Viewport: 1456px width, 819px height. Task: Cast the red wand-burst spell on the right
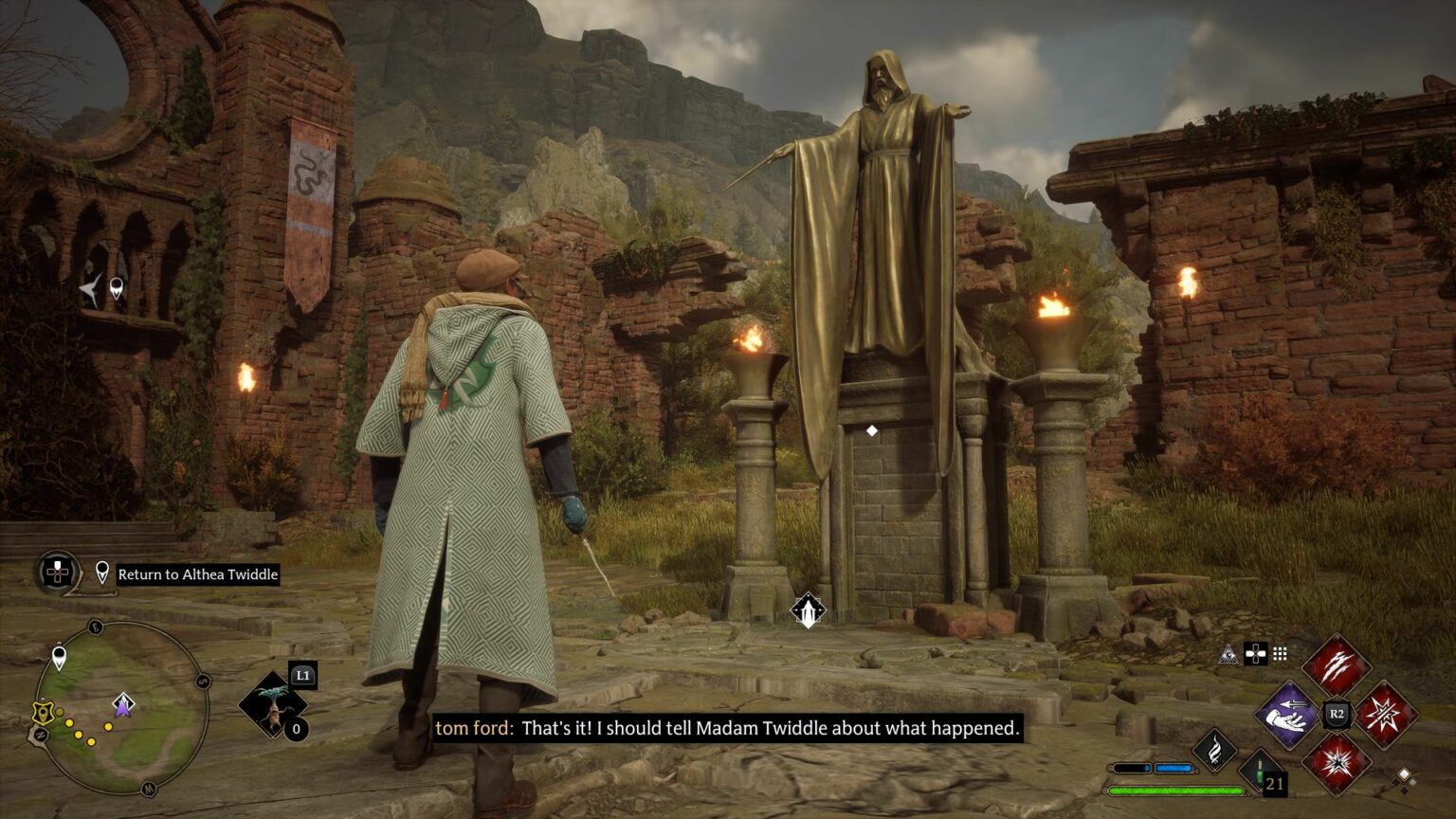(x=1386, y=714)
